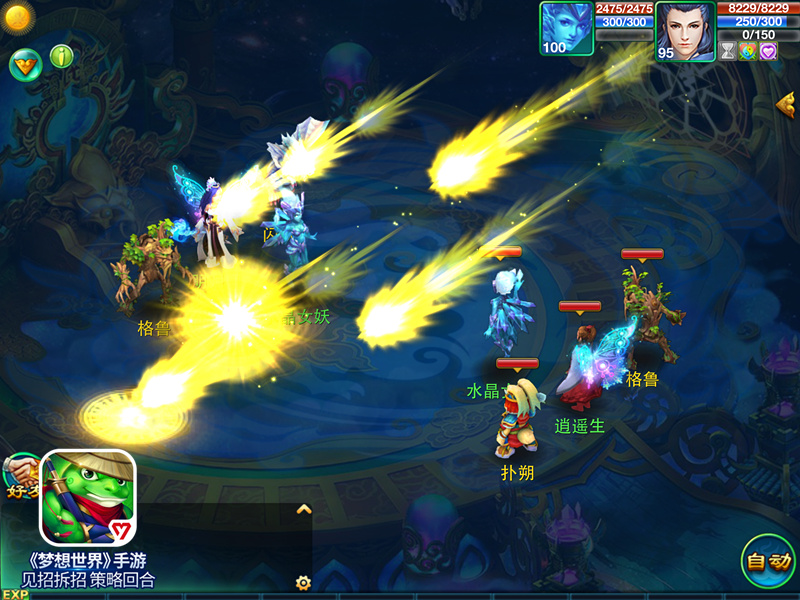Click the golden sun icon

click(x=18, y=16)
